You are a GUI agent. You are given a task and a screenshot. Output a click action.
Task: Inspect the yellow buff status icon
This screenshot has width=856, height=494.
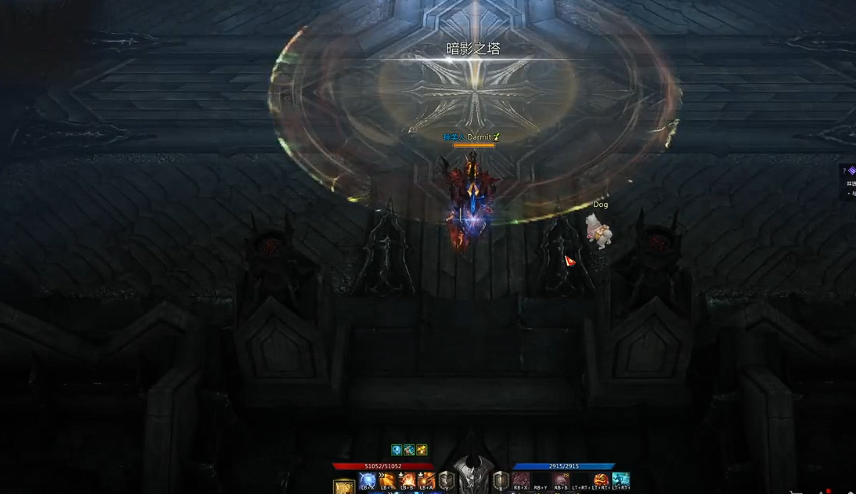[x=422, y=450]
